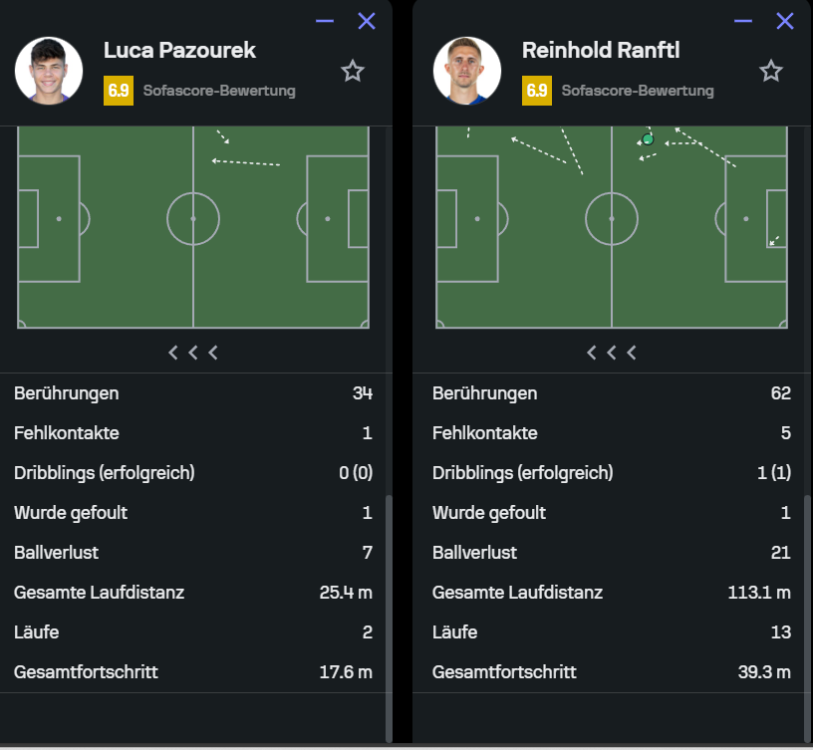Click Ranftl's 6.9 Sofascore rating badge
813x750 pixels.
point(537,91)
